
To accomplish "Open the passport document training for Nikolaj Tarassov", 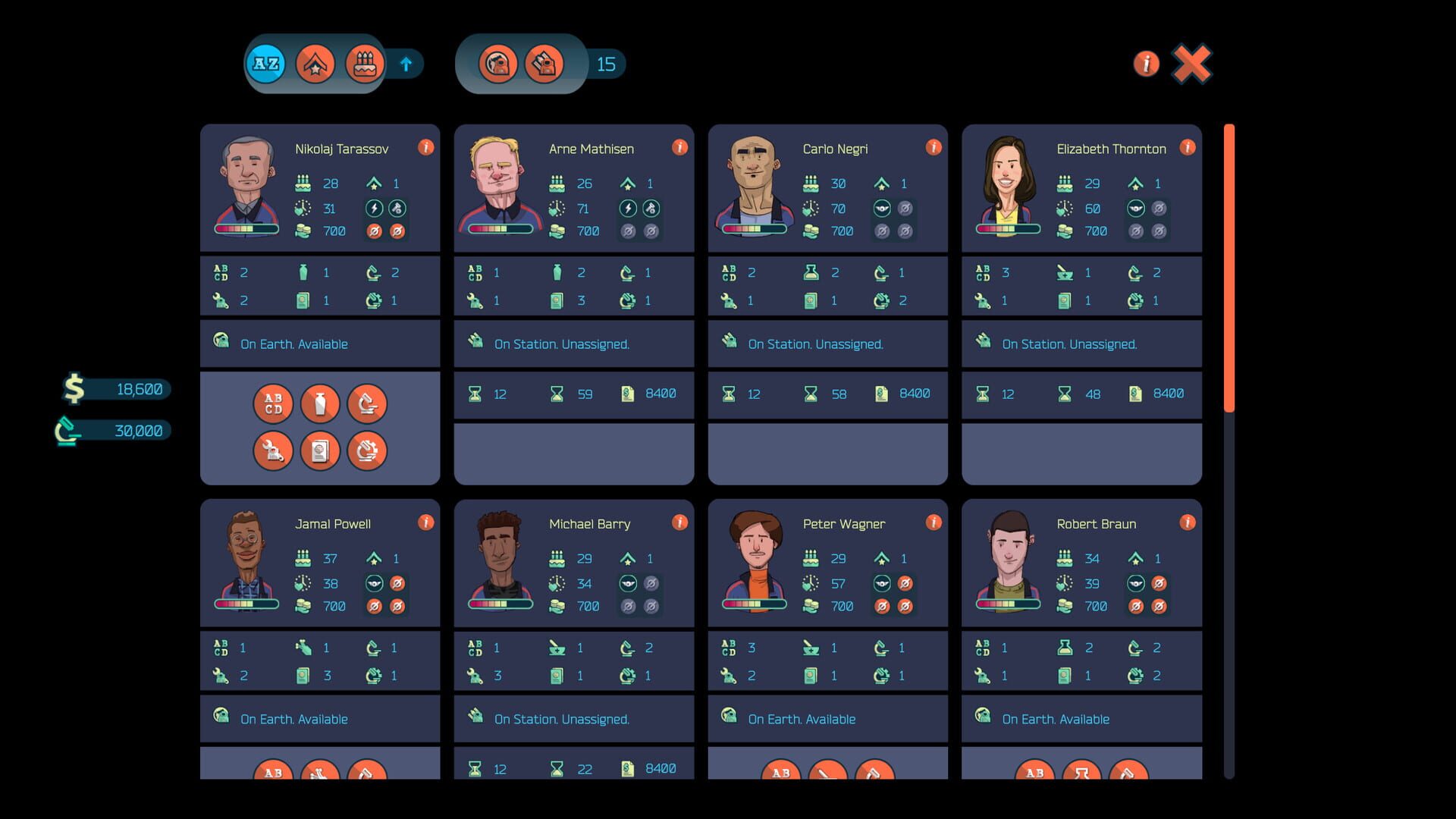I will [320, 451].
